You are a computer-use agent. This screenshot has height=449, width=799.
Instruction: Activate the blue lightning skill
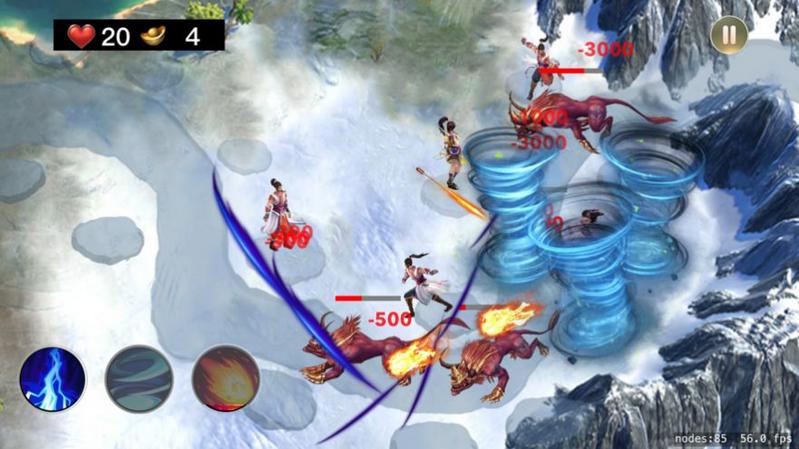pos(53,379)
